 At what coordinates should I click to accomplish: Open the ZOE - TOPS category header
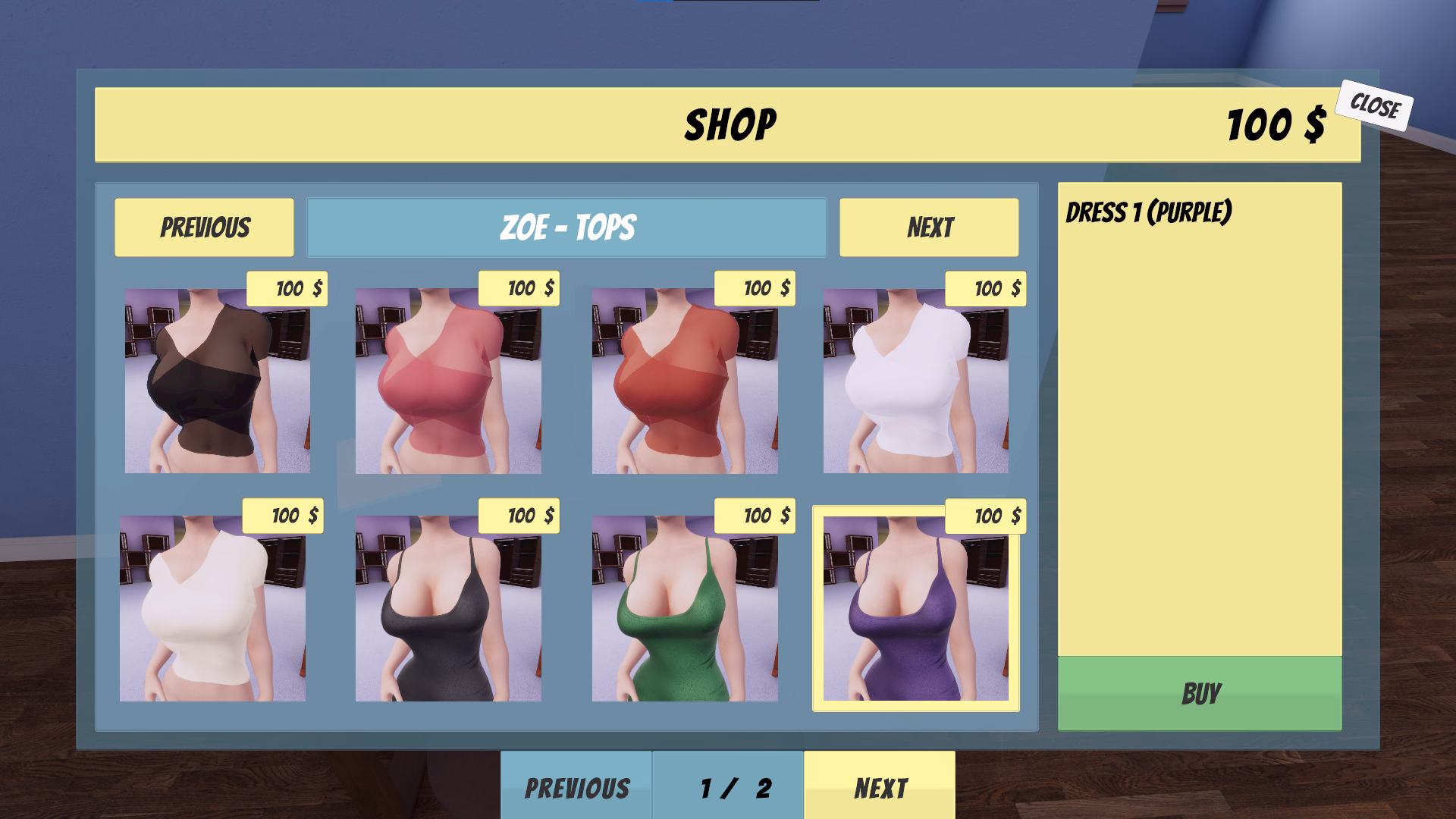566,226
